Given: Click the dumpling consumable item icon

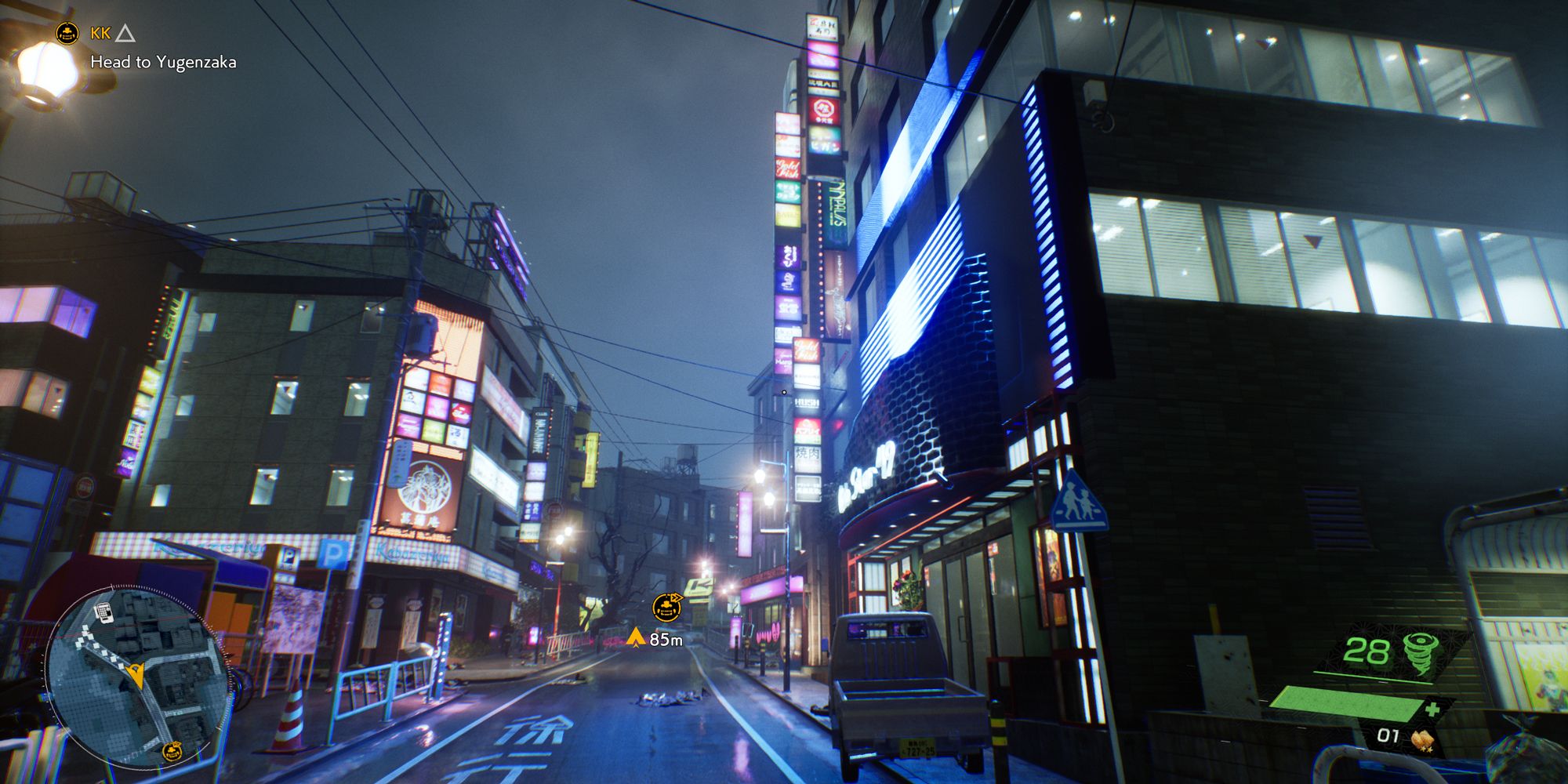Looking at the screenshot, I should (1422, 739).
